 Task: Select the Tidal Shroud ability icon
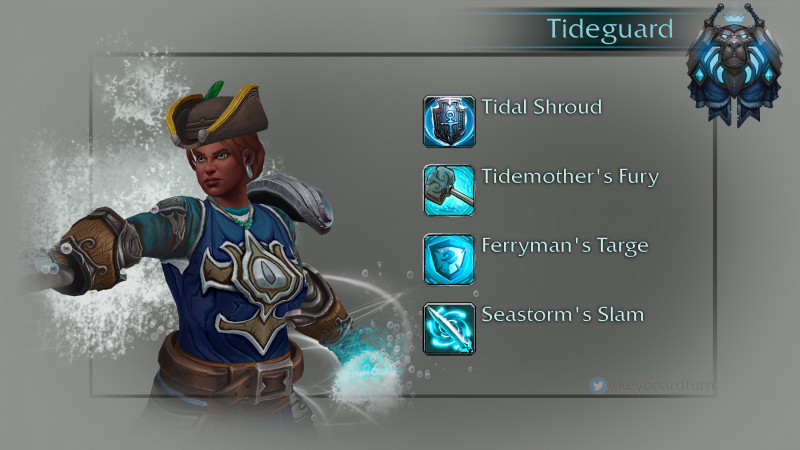pyautogui.click(x=448, y=121)
